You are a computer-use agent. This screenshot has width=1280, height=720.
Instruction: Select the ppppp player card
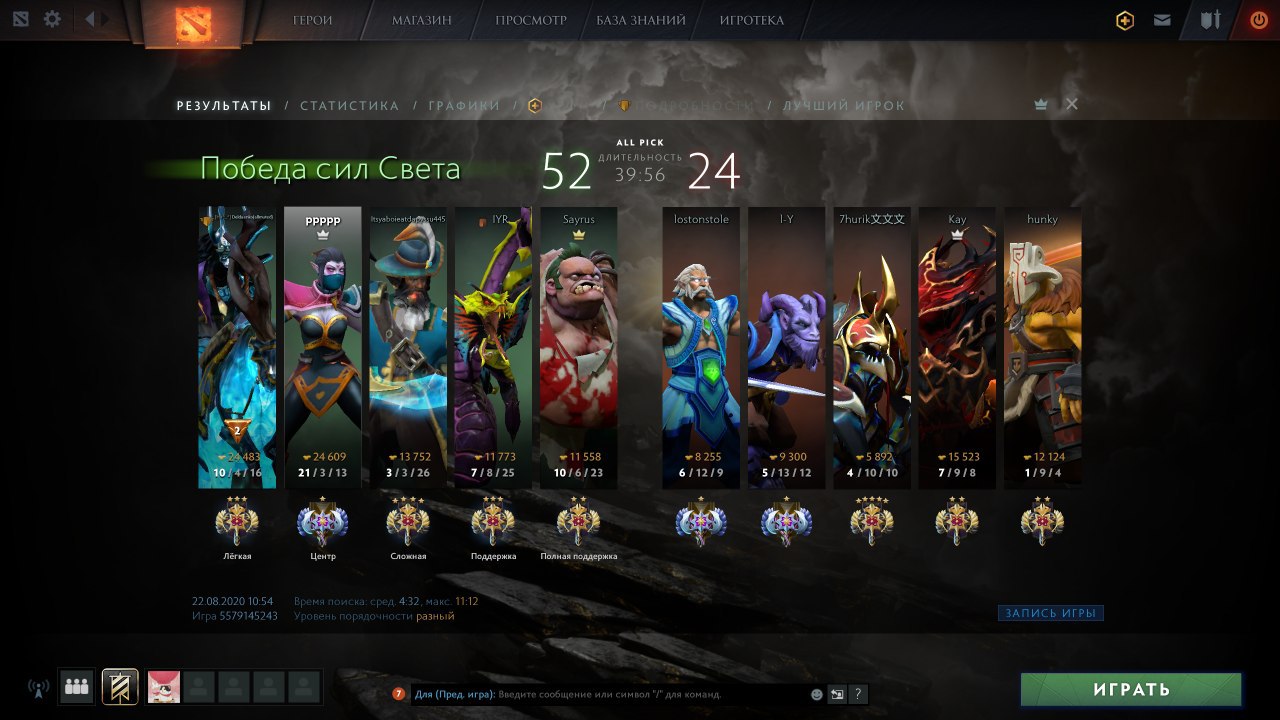point(322,347)
